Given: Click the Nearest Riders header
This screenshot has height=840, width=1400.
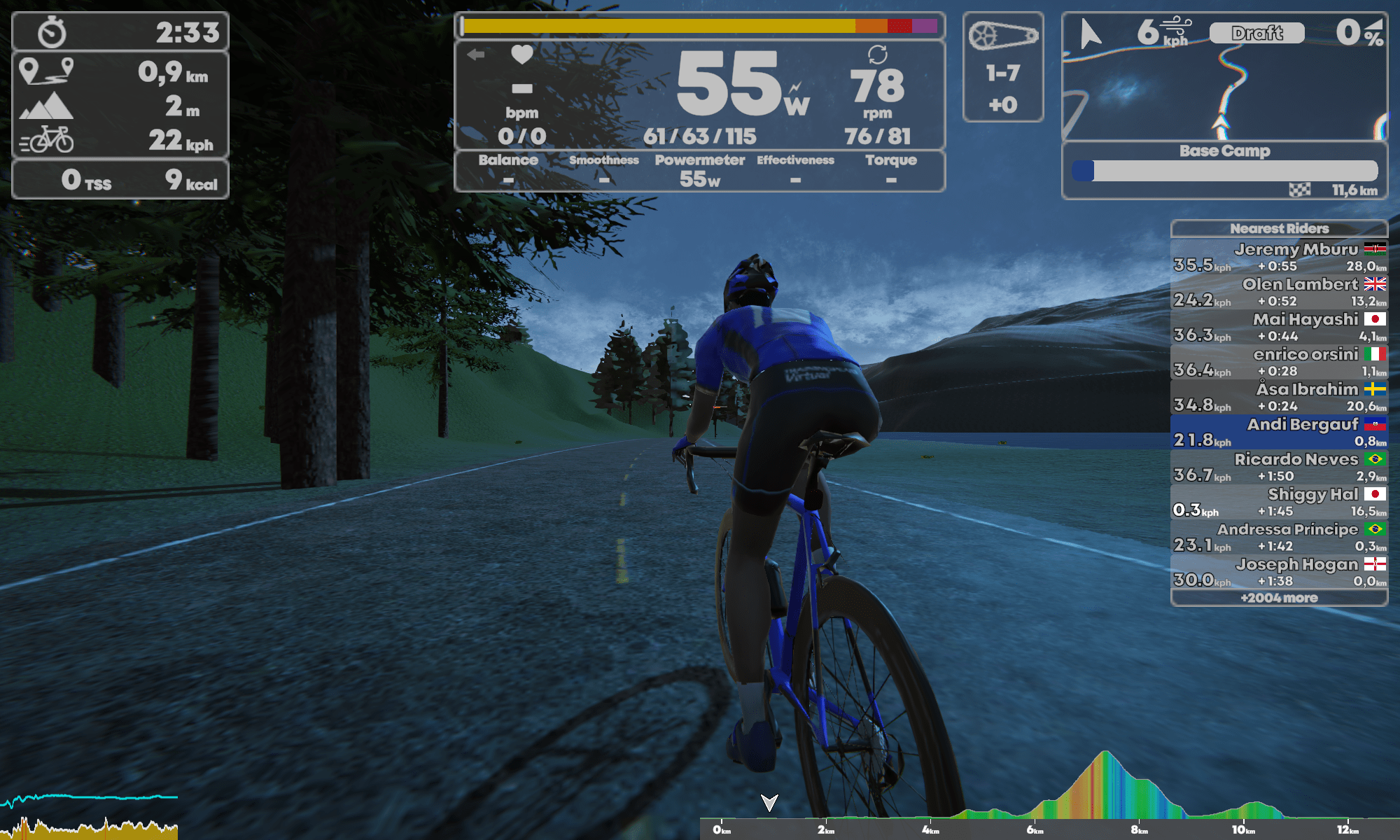Looking at the screenshot, I should pyautogui.click(x=1279, y=228).
